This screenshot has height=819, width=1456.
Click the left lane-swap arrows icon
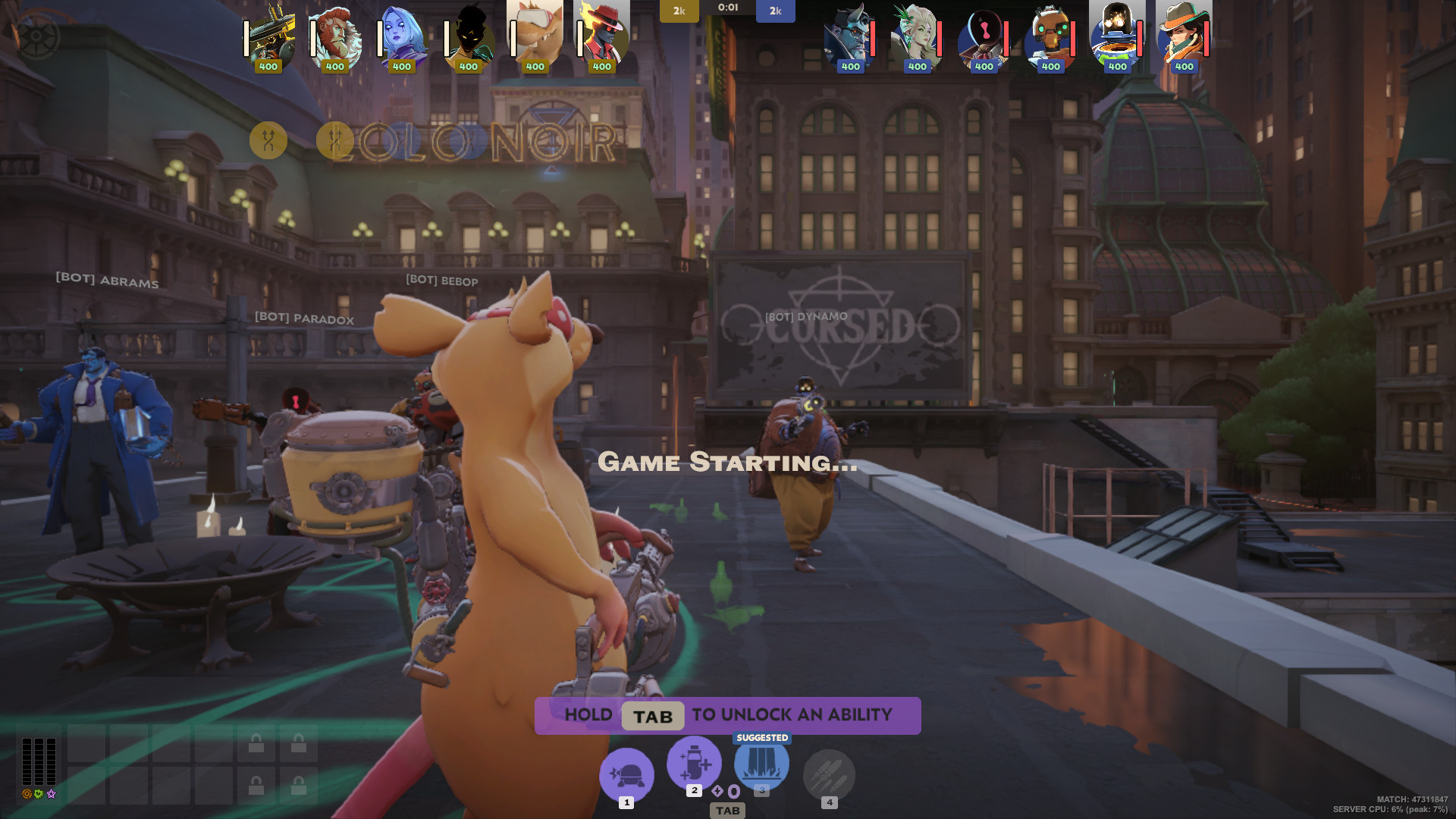267,140
